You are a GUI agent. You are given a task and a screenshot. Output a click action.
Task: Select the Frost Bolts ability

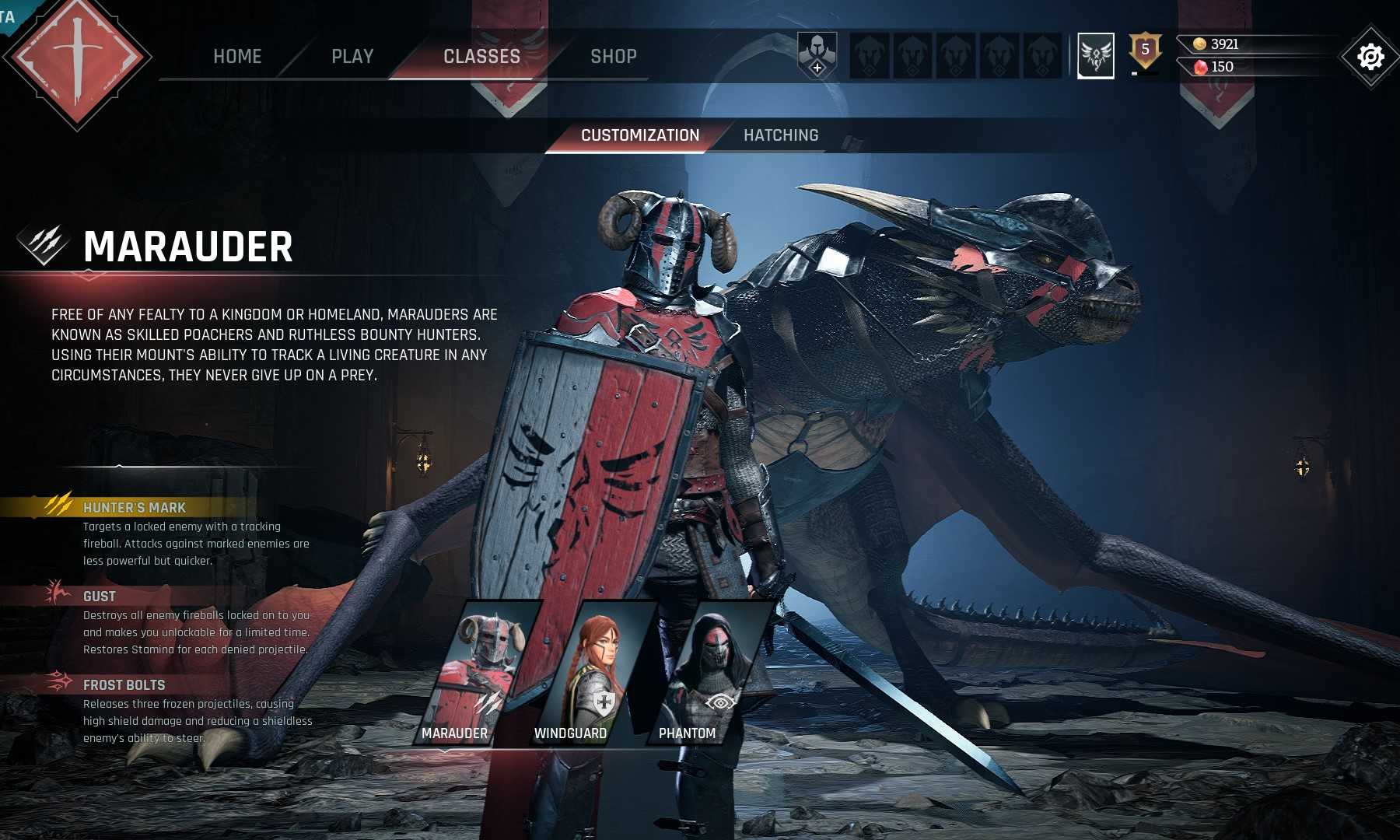pos(124,685)
